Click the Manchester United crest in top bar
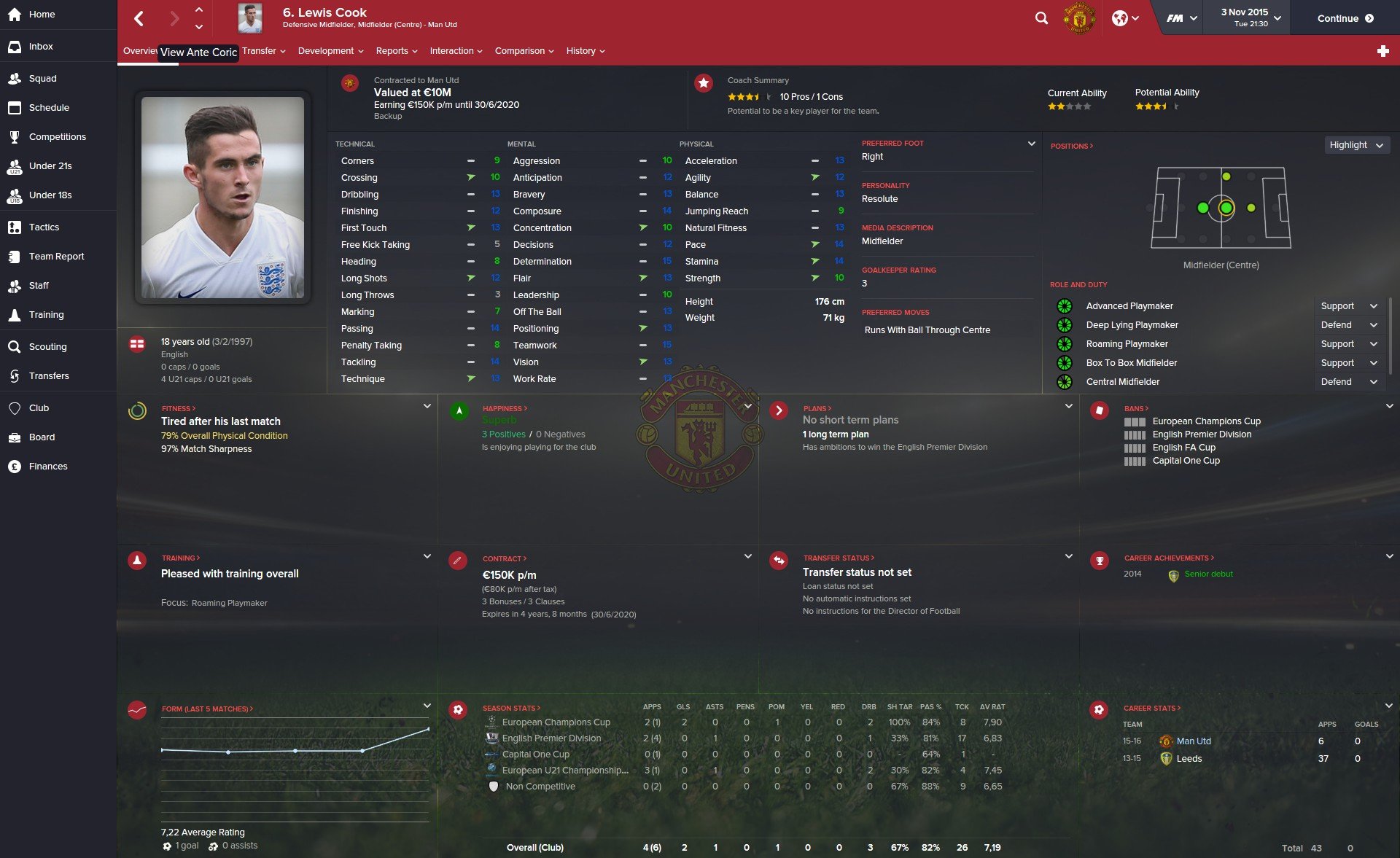The height and width of the screenshot is (858, 1400). tap(1079, 18)
